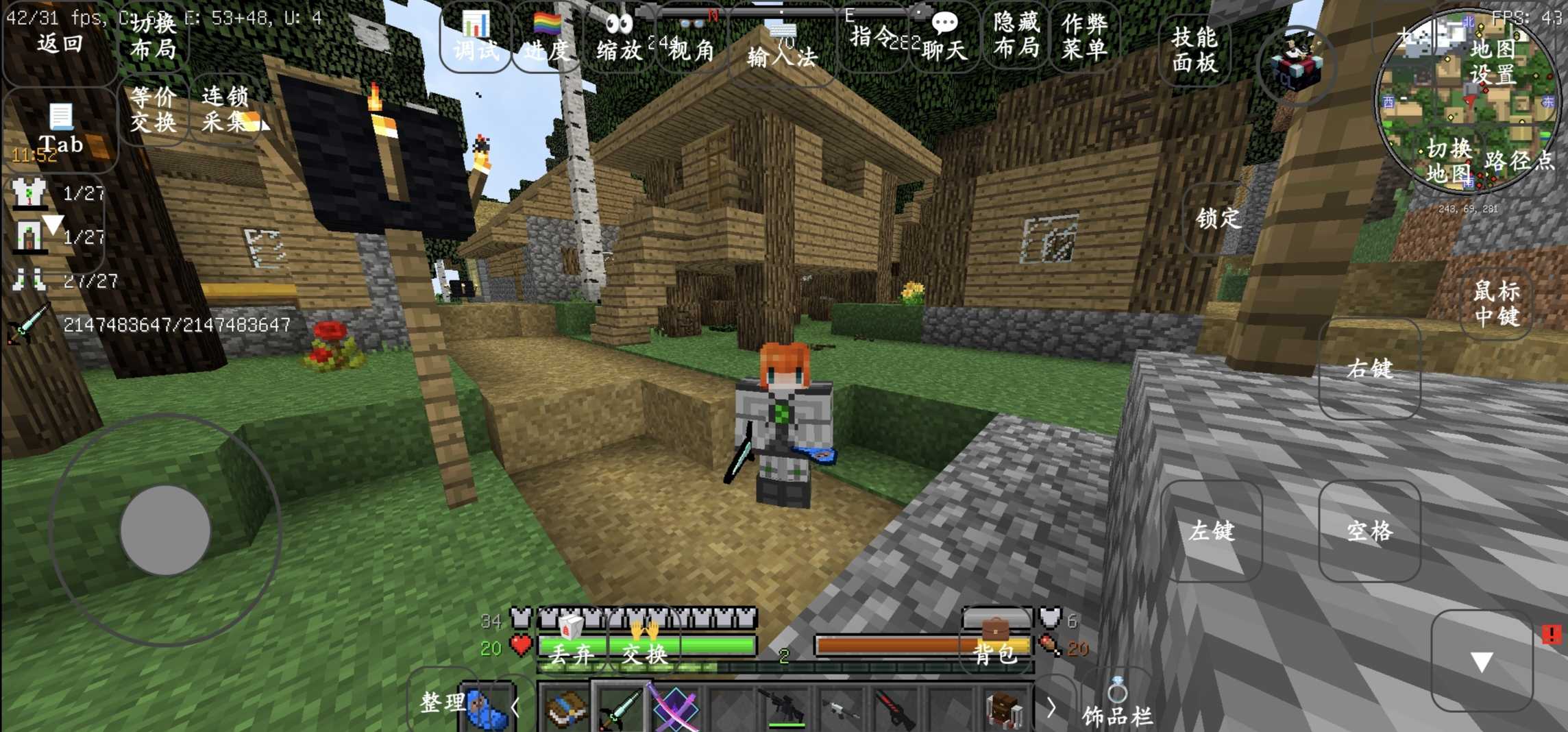The image size is (1568, 732).
Task: Select the diamond sword hotbar slot
Action: 620,707
